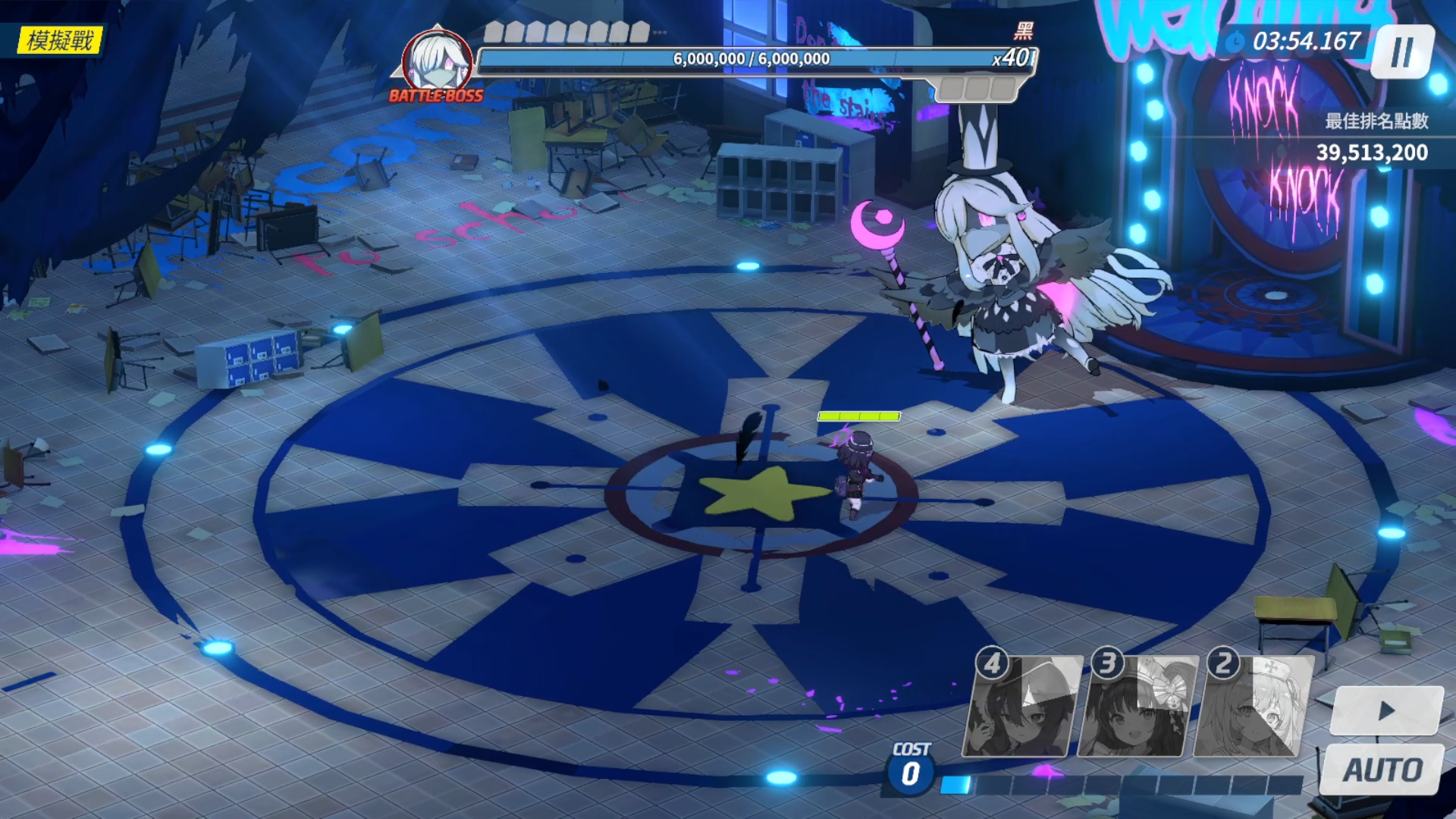
Task: Toggle AUTO battle mode
Action: 1382,770
